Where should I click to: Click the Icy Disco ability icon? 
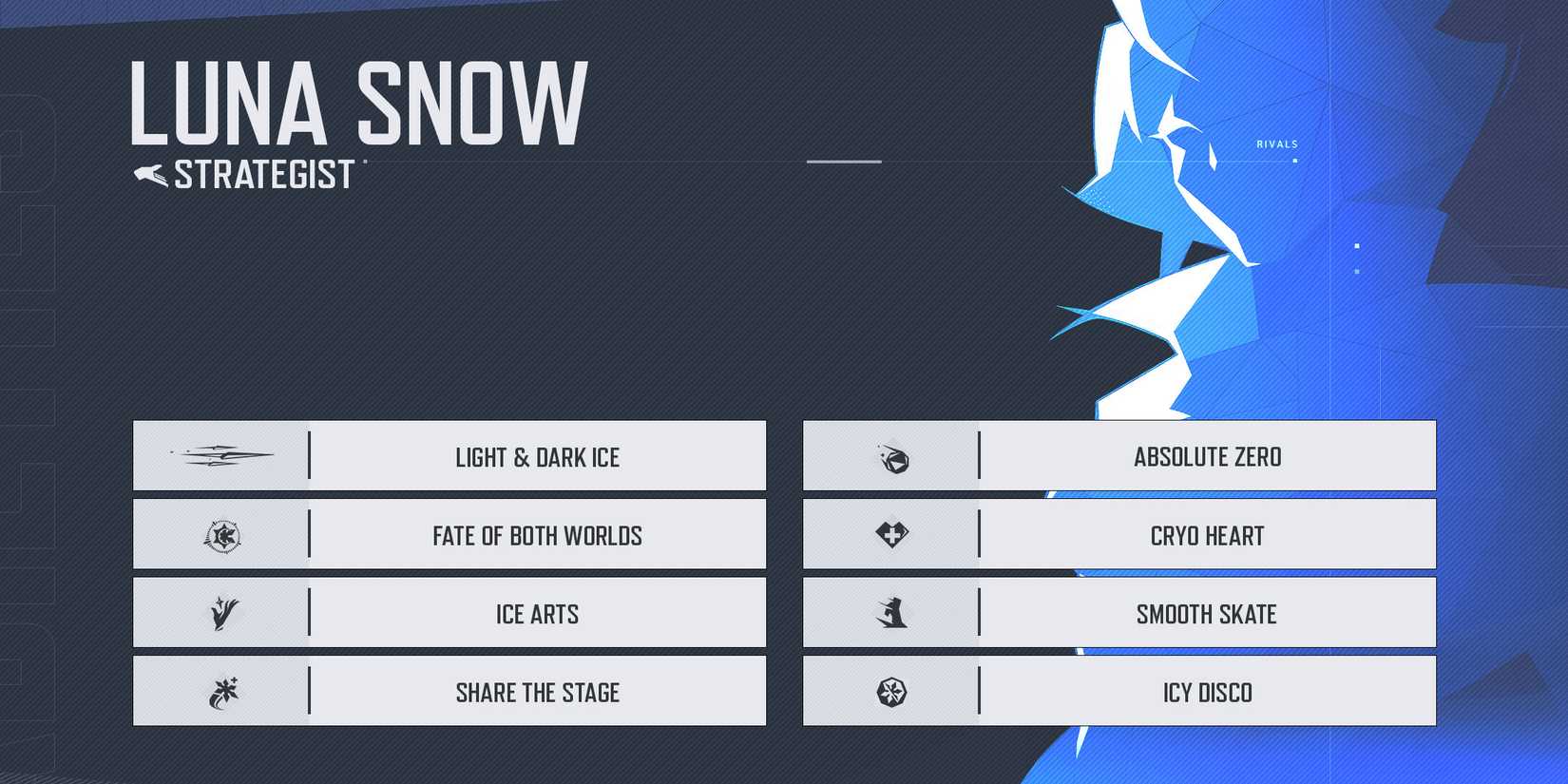click(894, 692)
